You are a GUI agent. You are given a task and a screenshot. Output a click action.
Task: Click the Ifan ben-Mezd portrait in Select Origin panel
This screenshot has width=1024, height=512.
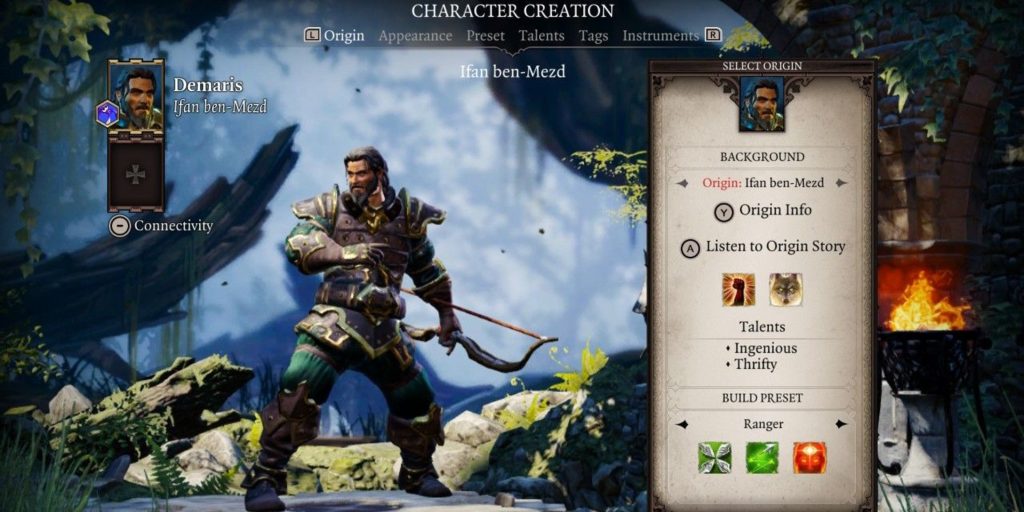pyautogui.click(x=762, y=104)
